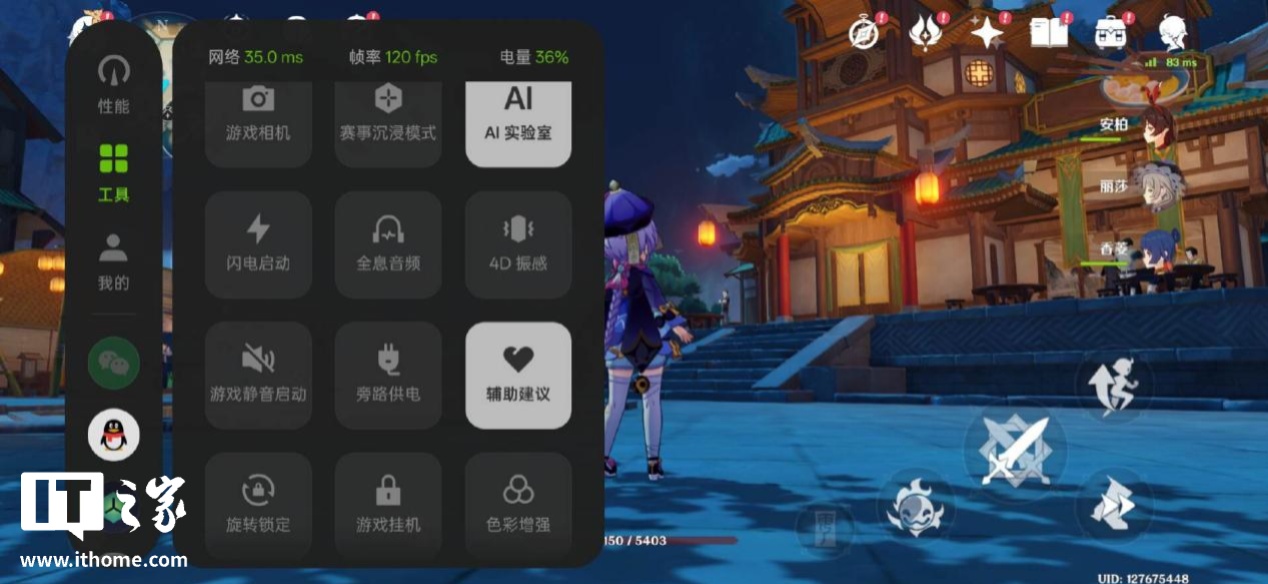Open 色彩增强 color enhancement

tap(518, 505)
